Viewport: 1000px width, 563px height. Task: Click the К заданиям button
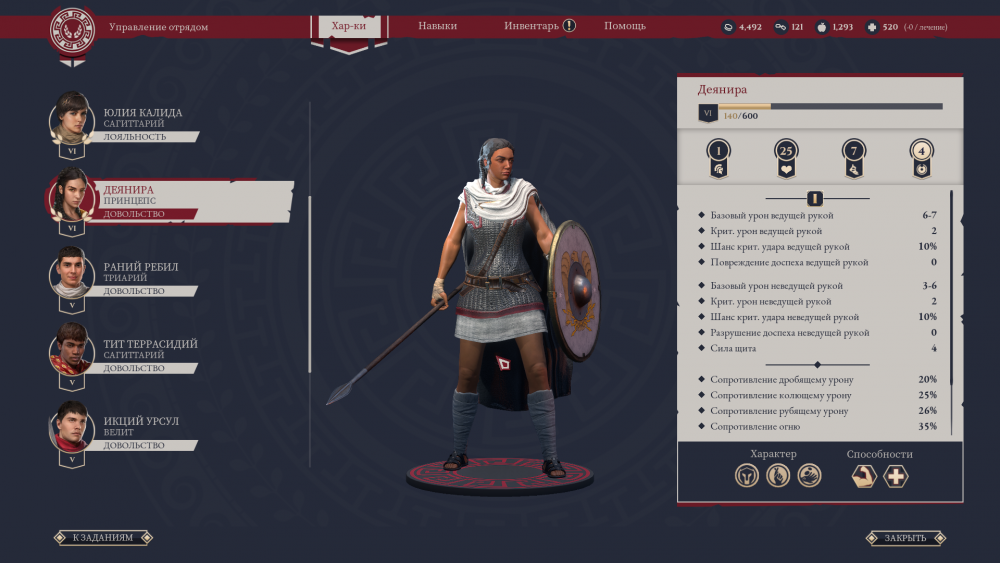coord(102,538)
